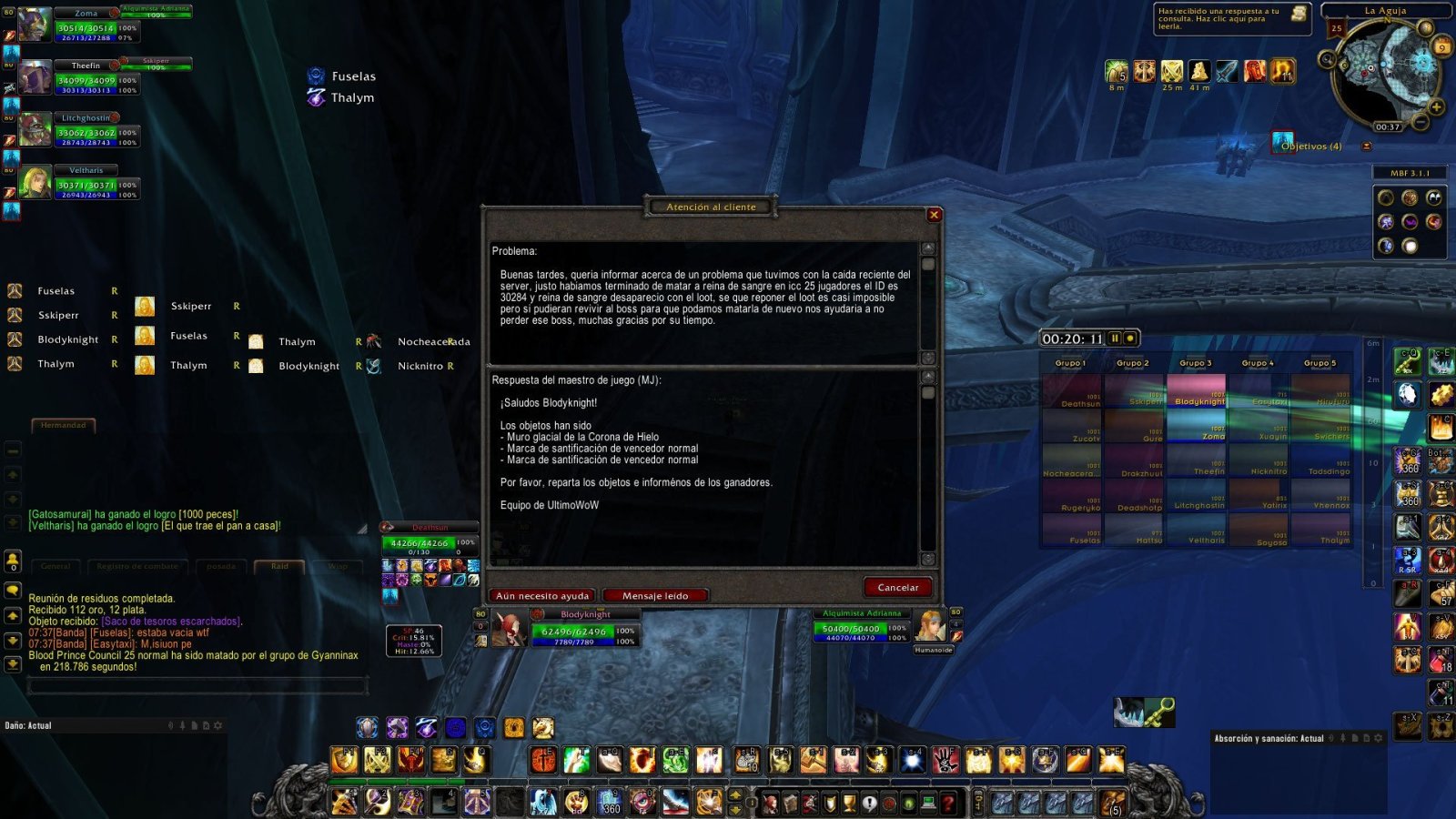Click the 'Aún necesito ayuda' button
This screenshot has width=1456, height=819.
click(x=542, y=596)
